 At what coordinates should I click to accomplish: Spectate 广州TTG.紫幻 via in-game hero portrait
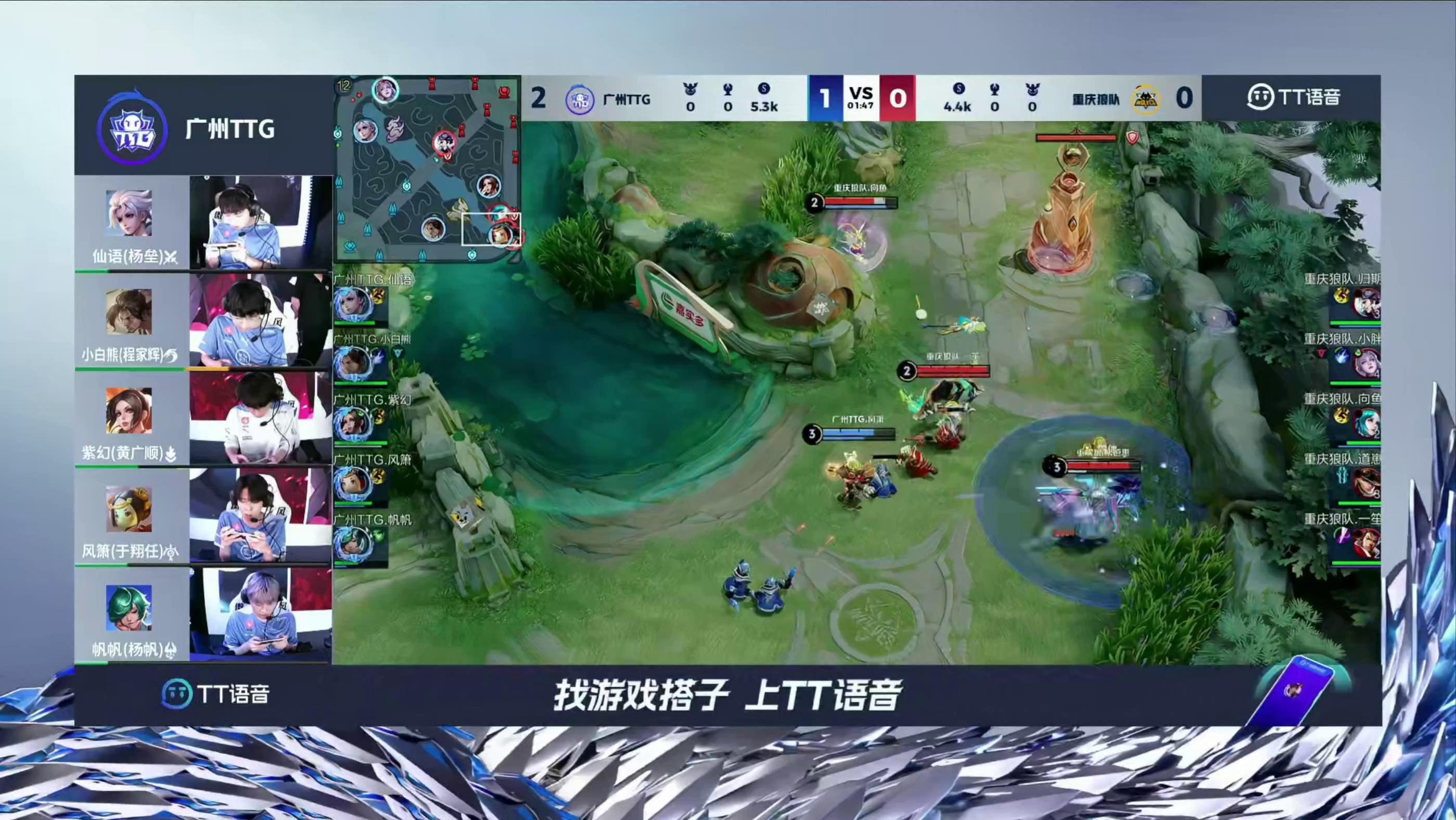(353, 424)
